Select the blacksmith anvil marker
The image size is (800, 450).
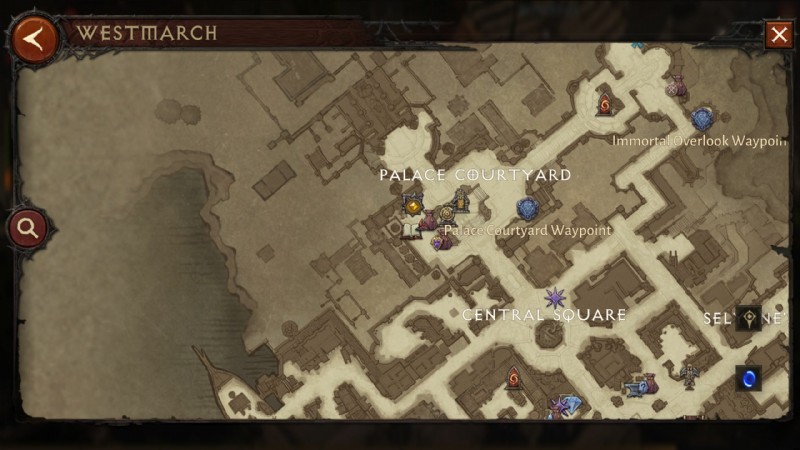634,386
